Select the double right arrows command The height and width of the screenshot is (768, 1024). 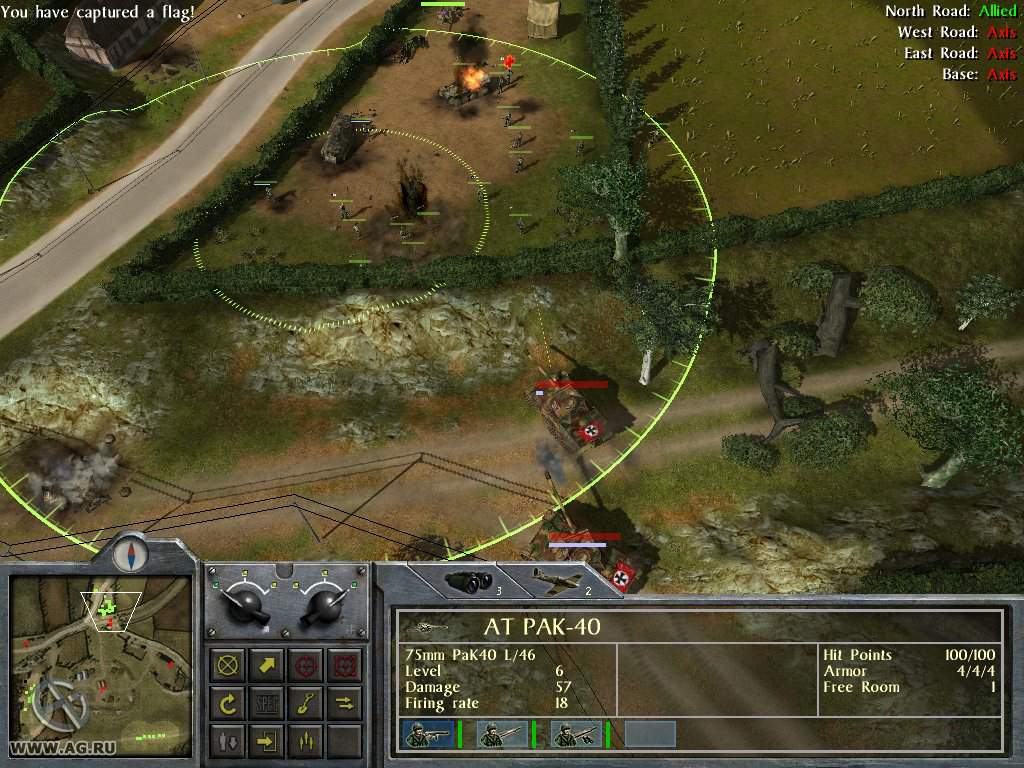pyautogui.click(x=343, y=703)
